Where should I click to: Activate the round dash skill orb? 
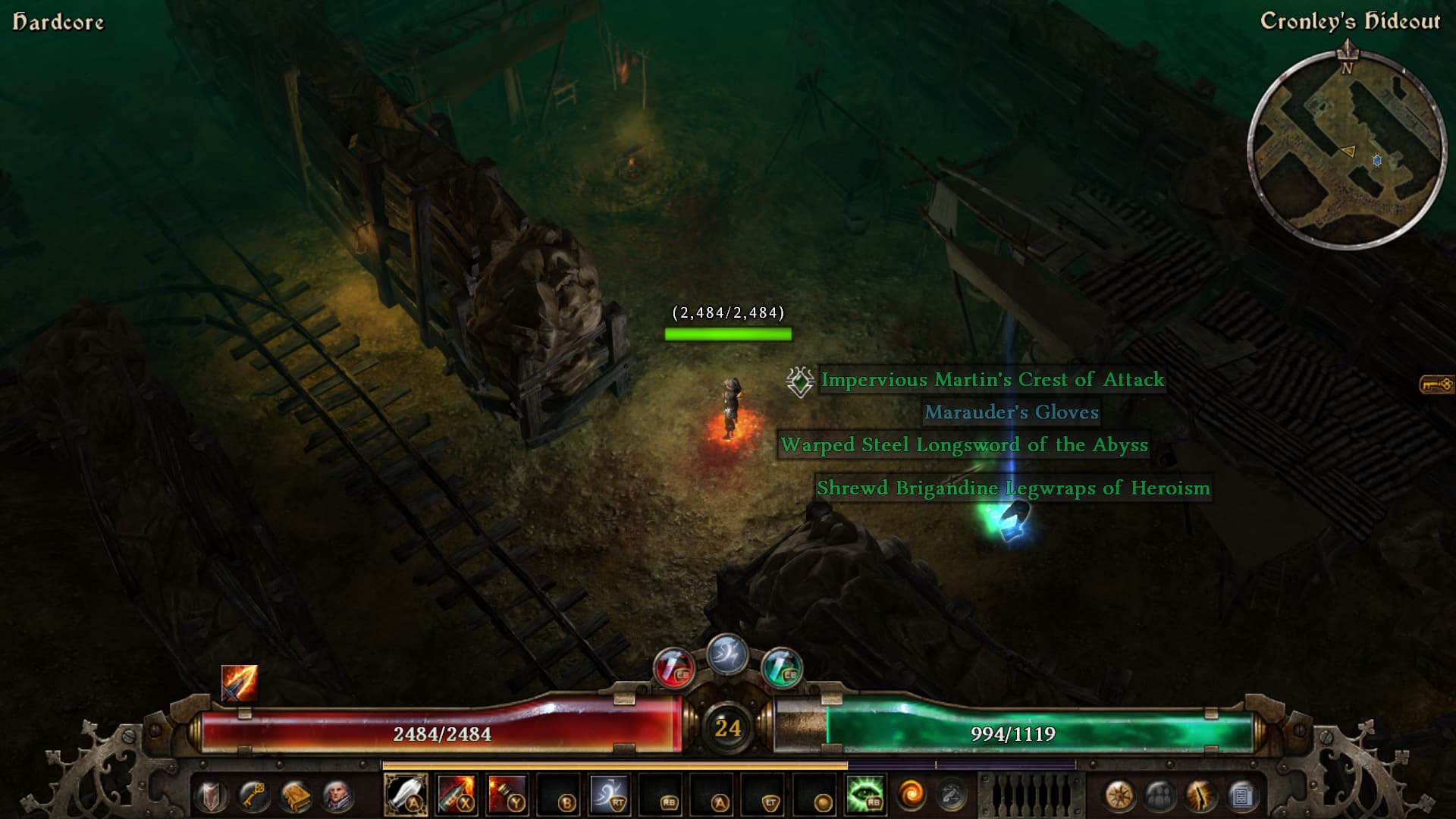pos(727,654)
